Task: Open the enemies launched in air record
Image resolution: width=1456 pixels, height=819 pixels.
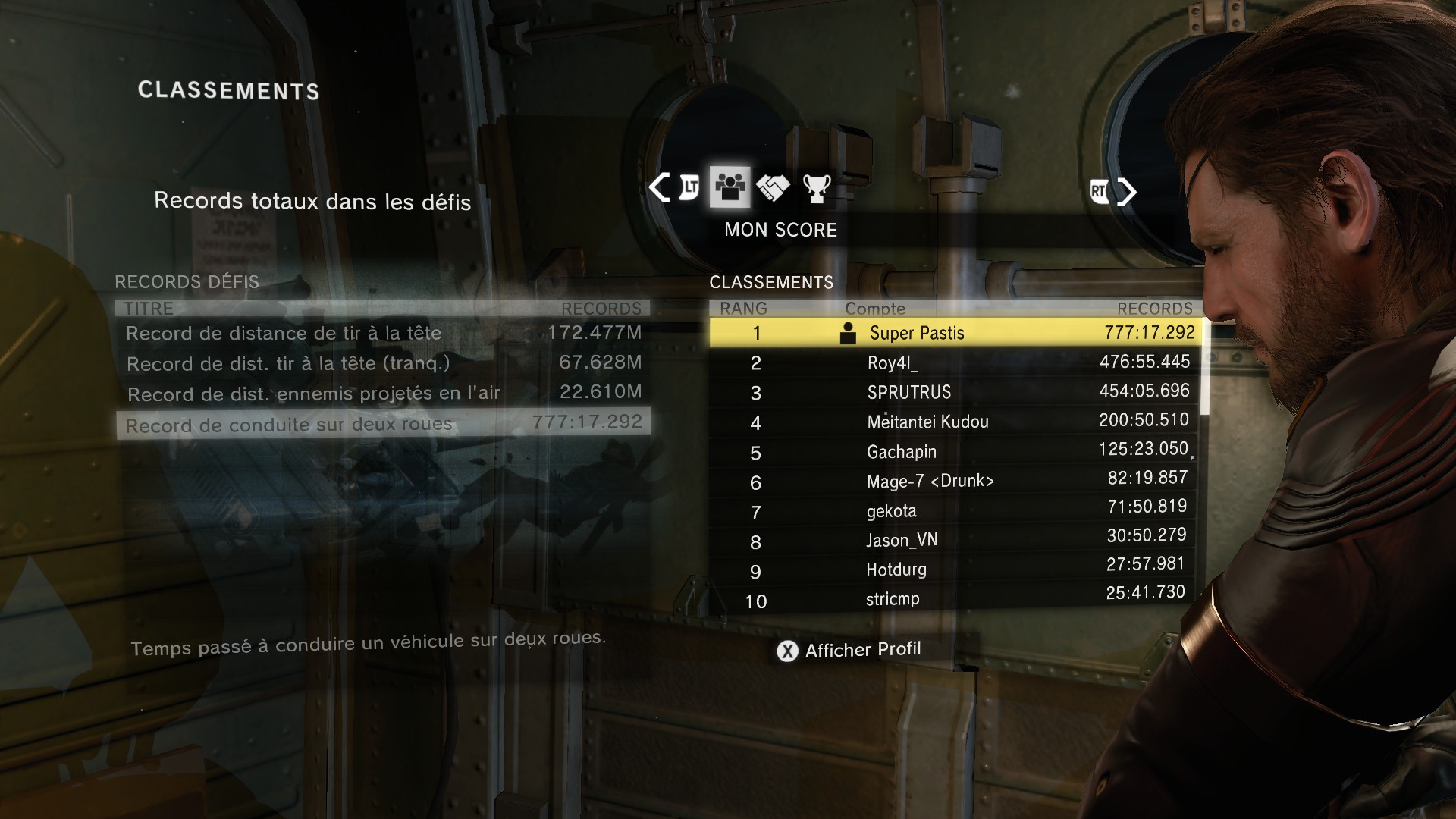Action: 383,393
